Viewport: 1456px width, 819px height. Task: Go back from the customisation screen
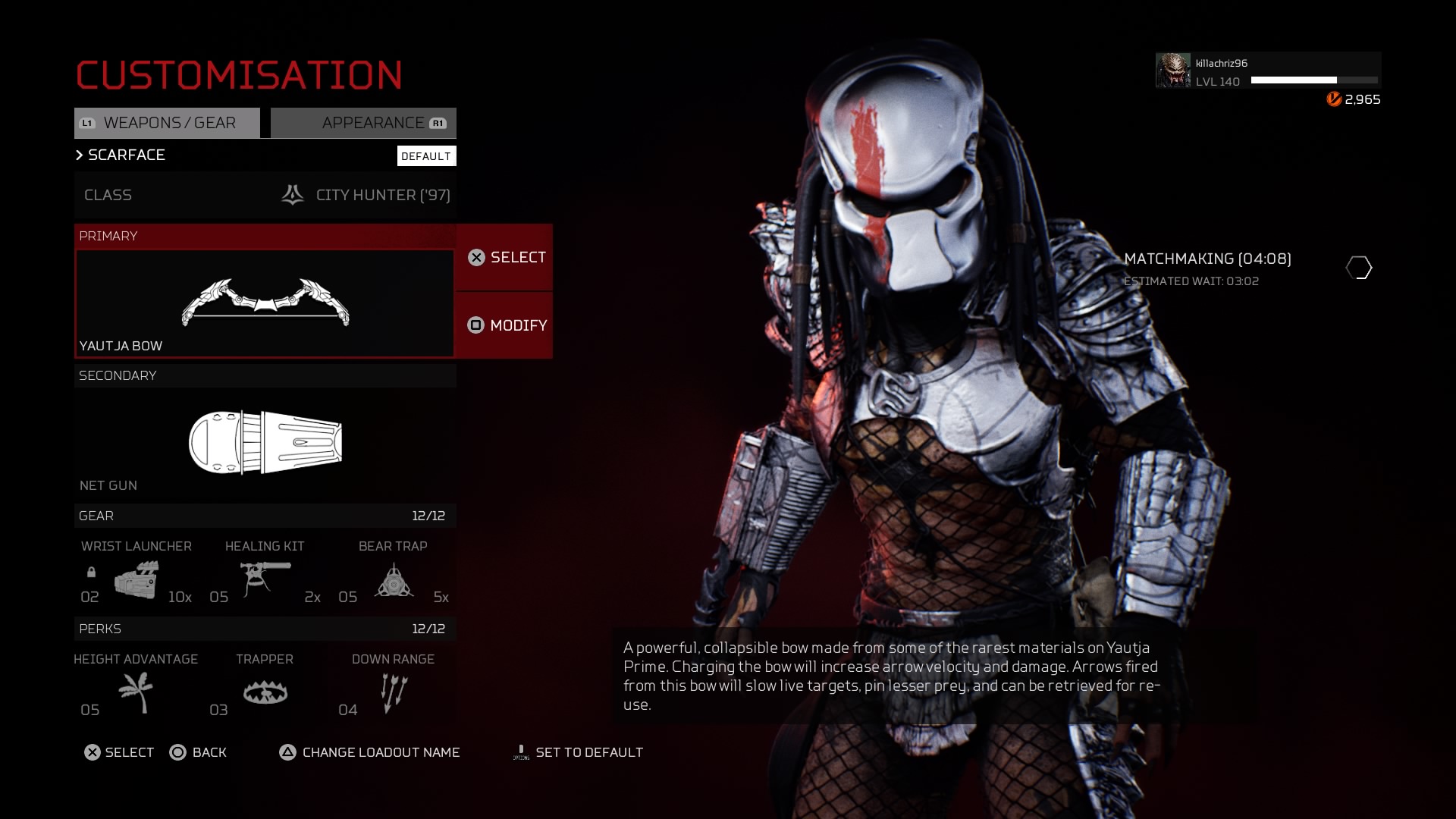198,752
